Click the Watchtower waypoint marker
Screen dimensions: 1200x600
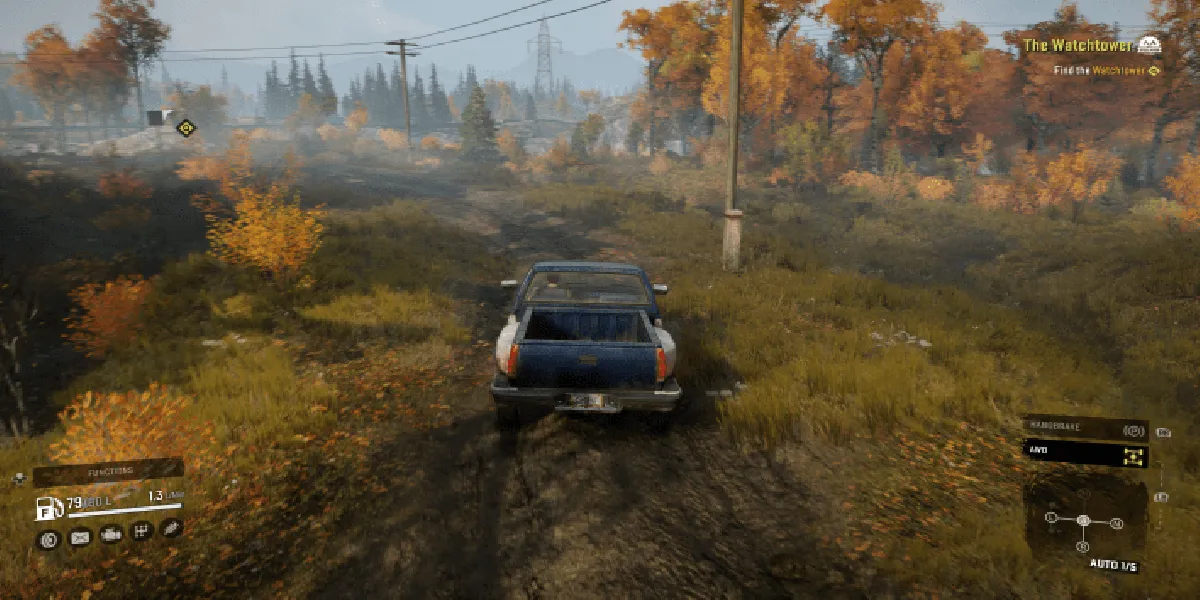(185, 127)
